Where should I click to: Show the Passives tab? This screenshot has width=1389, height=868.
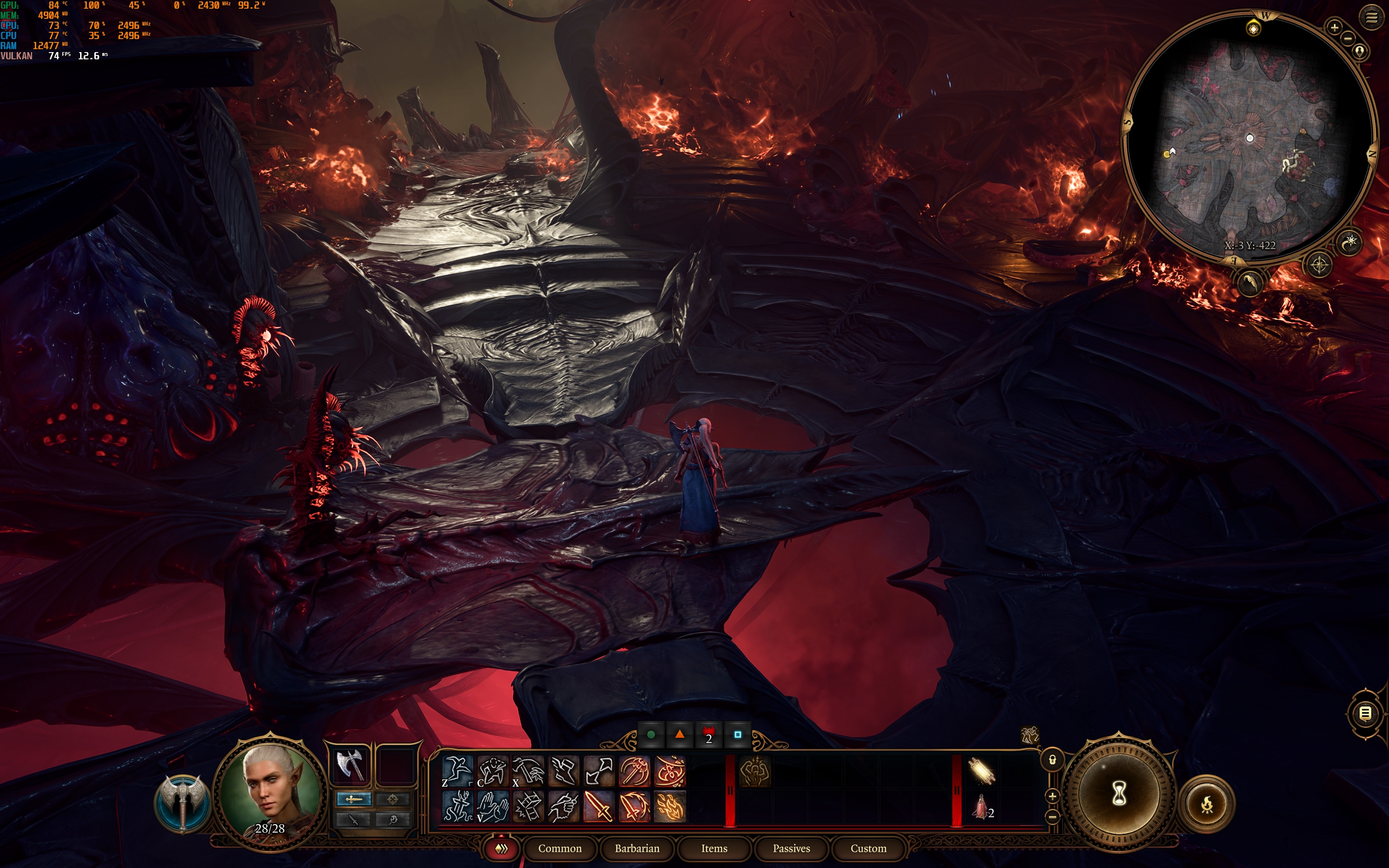point(791,849)
